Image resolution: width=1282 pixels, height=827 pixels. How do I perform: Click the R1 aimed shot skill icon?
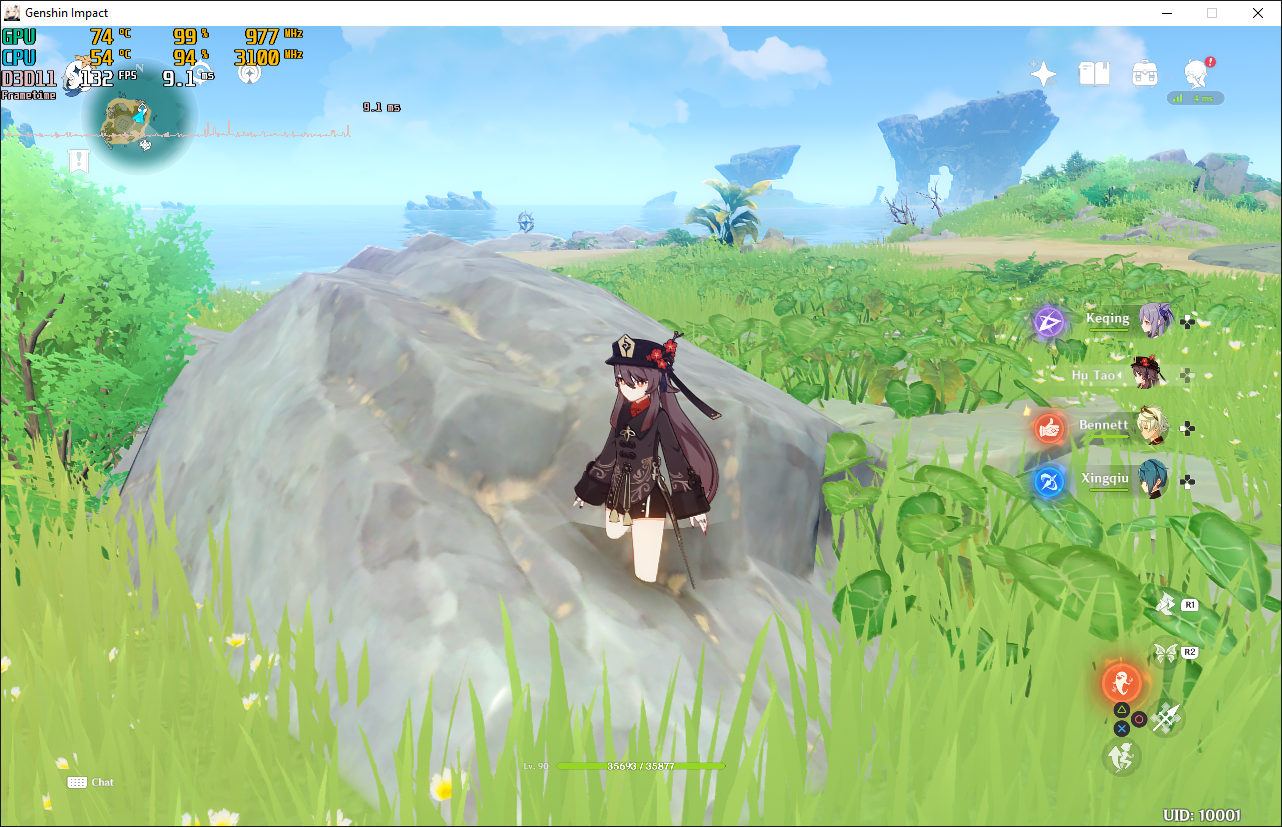[1165, 604]
